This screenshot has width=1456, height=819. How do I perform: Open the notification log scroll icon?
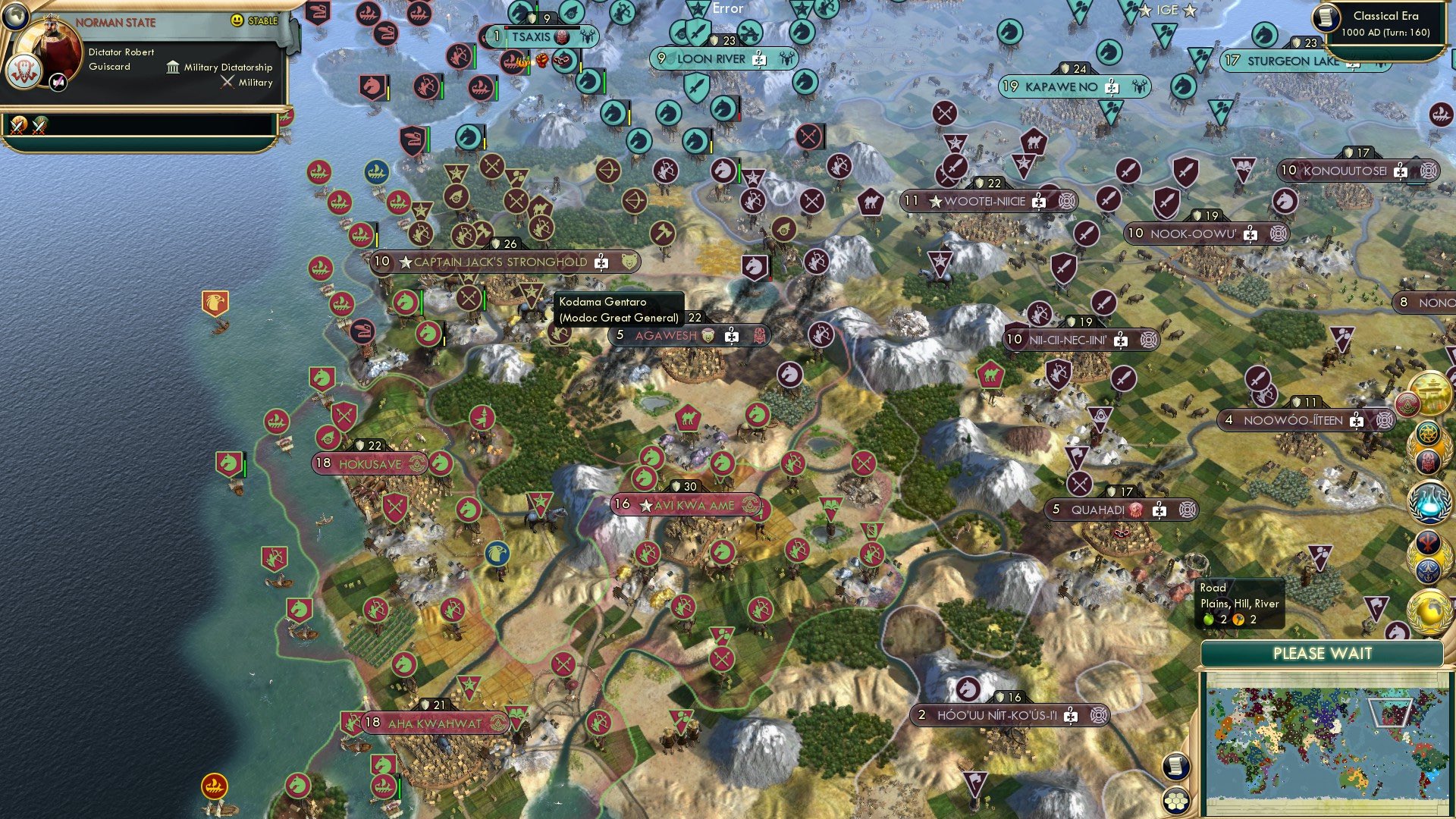coord(1174,766)
